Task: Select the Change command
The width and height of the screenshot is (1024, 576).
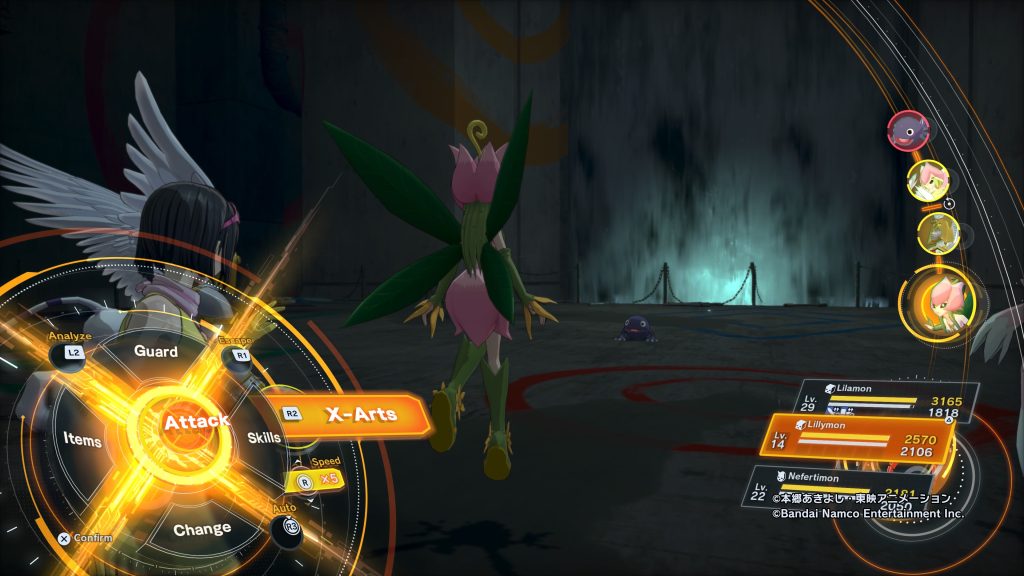Action: (201, 529)
